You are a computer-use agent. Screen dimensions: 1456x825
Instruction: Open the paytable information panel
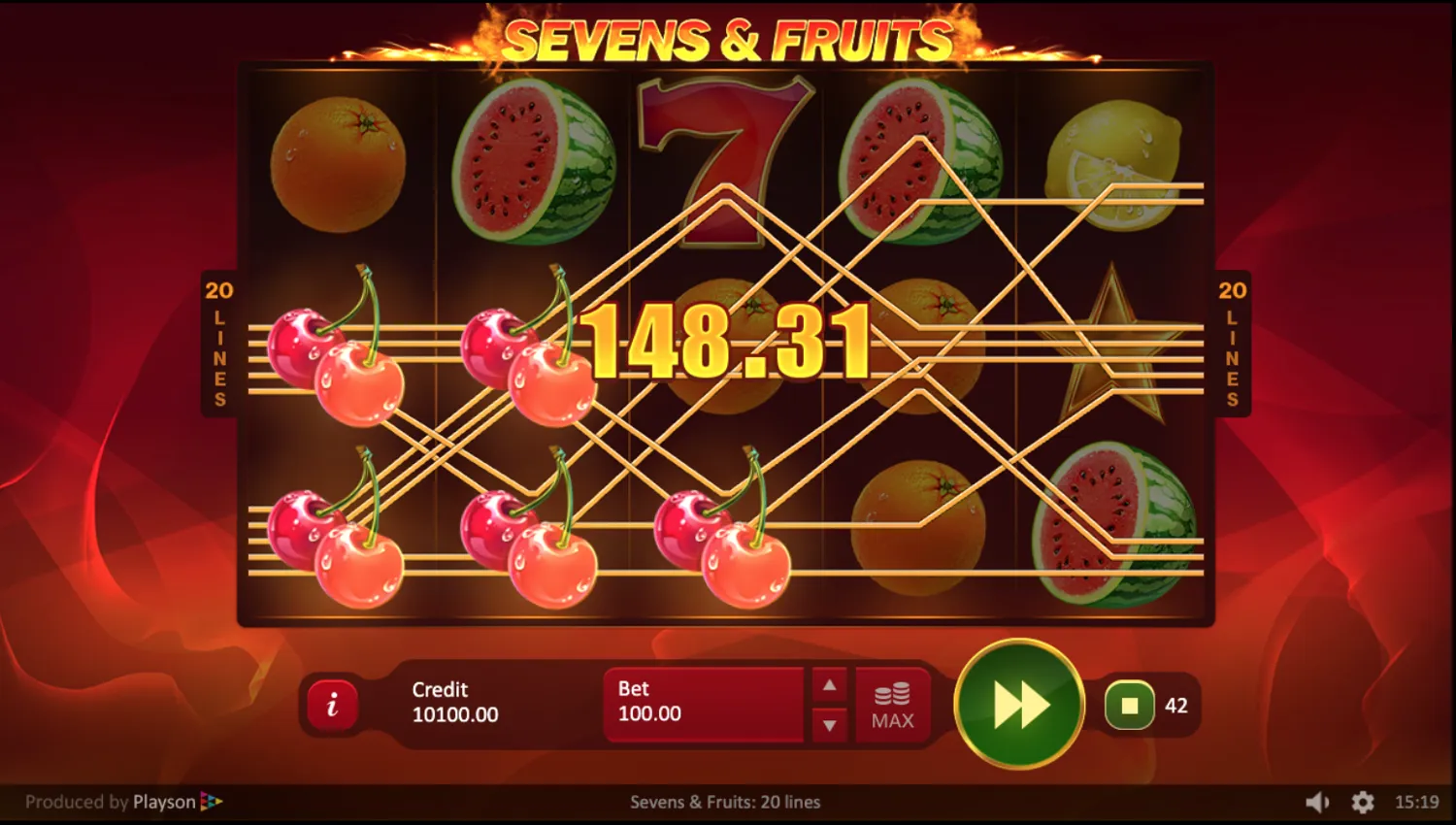click(333, 705)
